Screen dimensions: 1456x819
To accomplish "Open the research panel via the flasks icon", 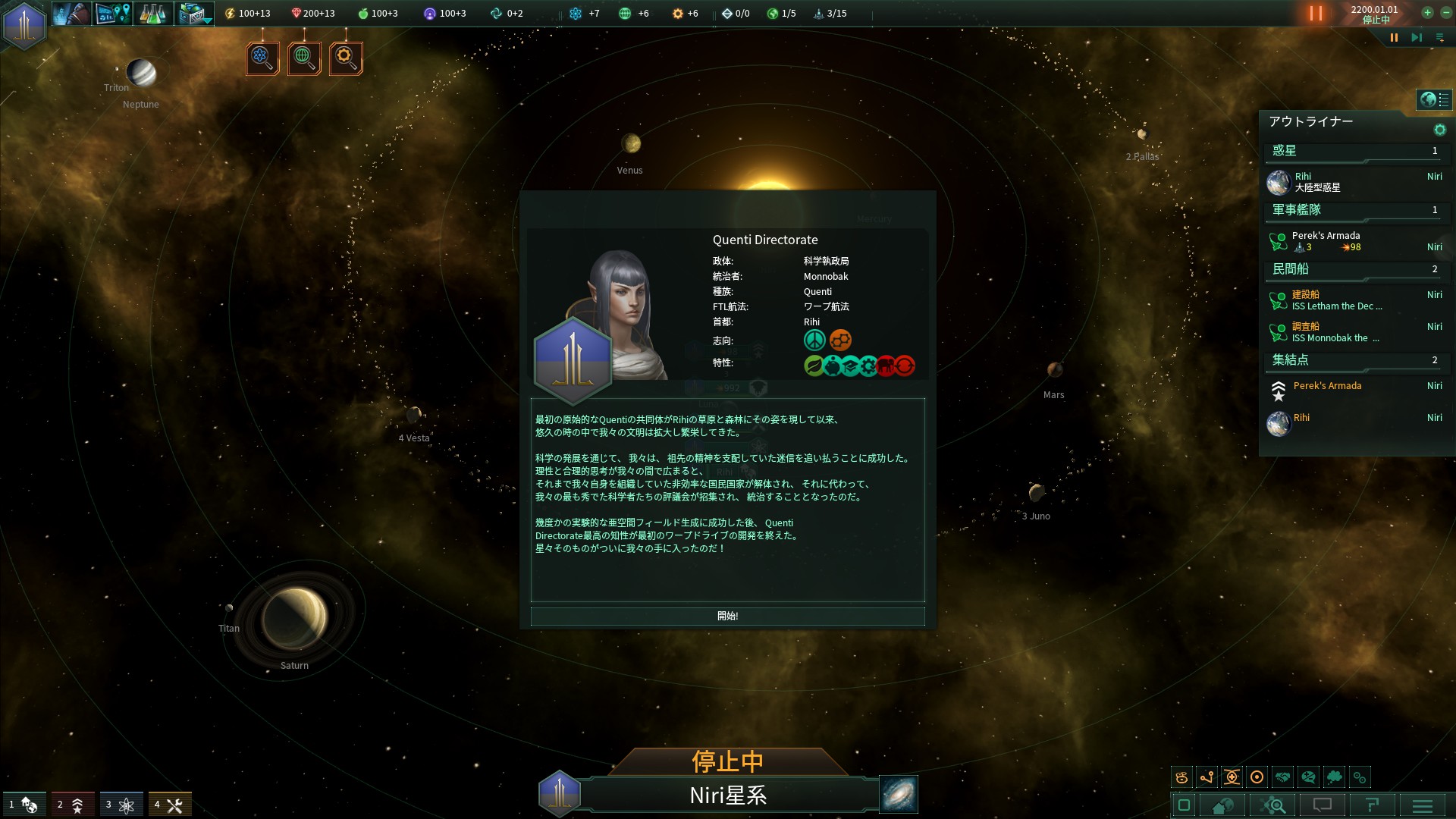I will coord(153,13).
